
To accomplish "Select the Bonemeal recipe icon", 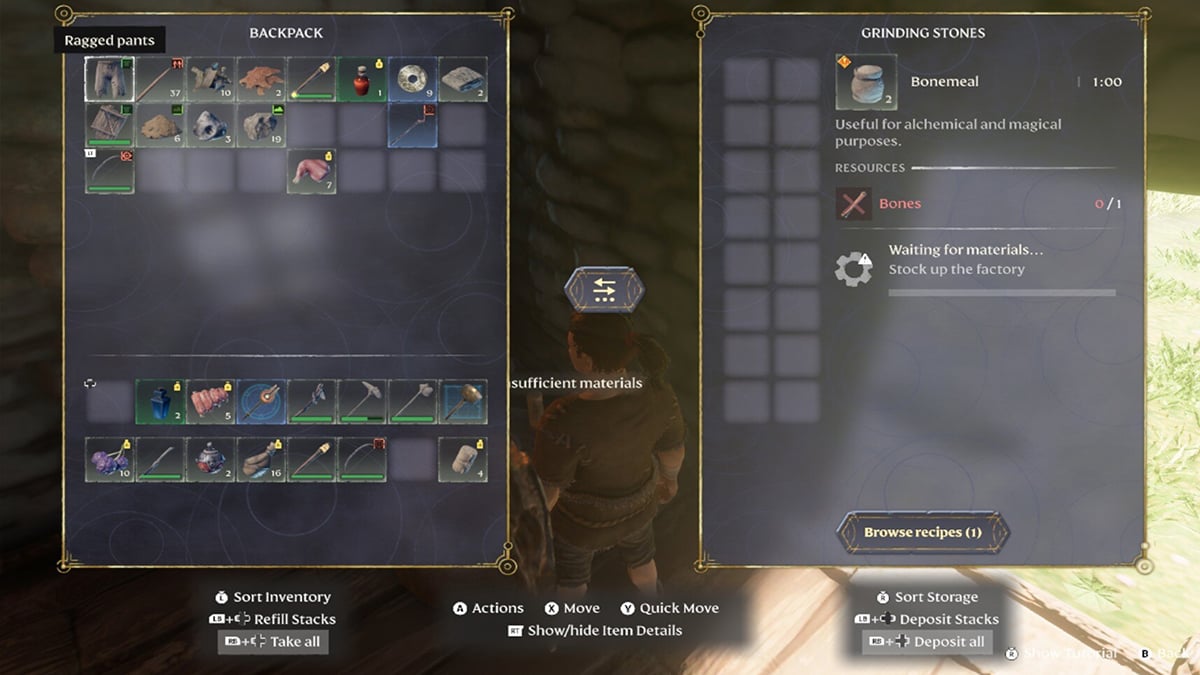I will coord(865,82).
